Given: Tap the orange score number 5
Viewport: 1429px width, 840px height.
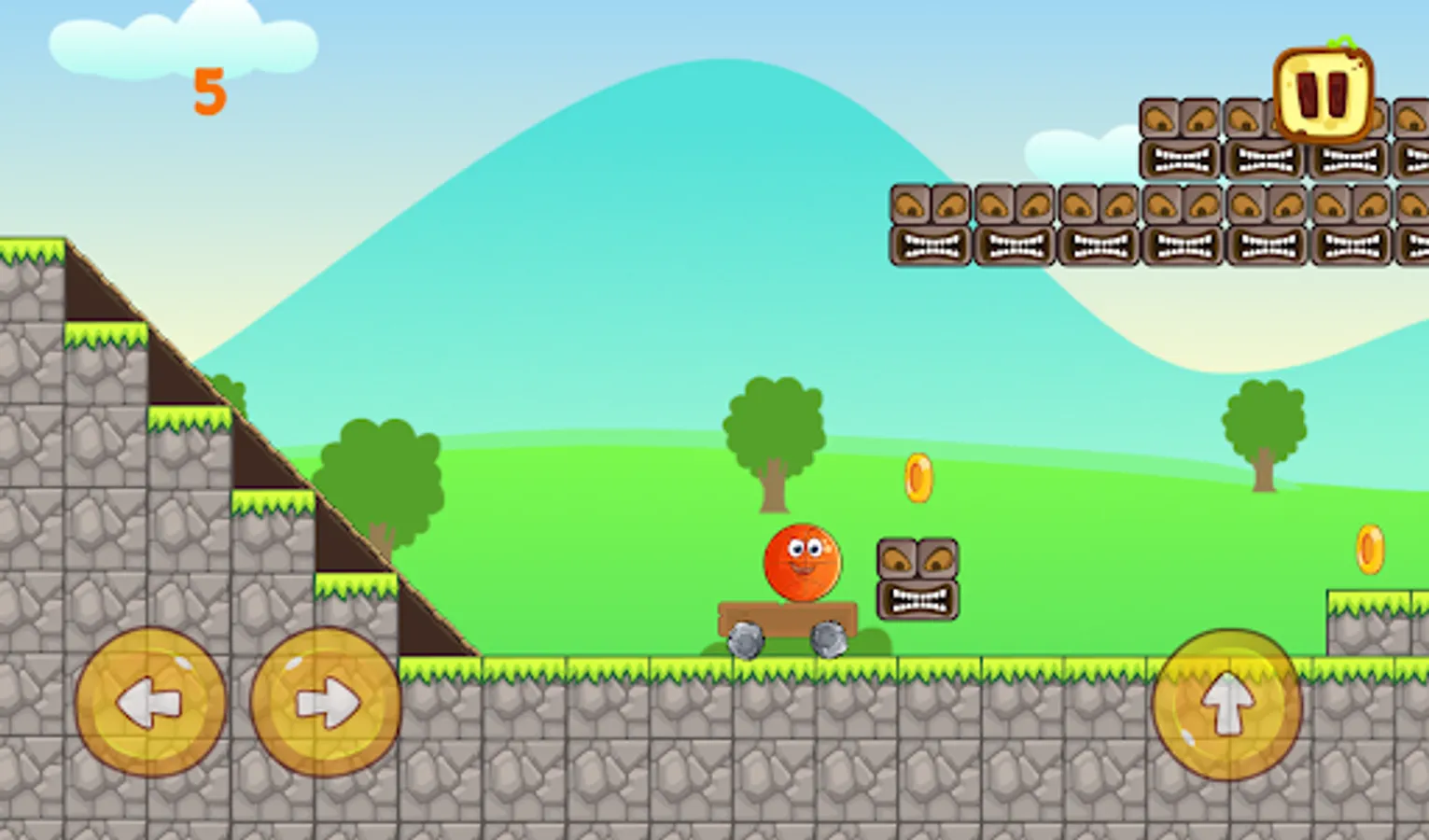Looking at the screenshot, I should click(211, 91).
